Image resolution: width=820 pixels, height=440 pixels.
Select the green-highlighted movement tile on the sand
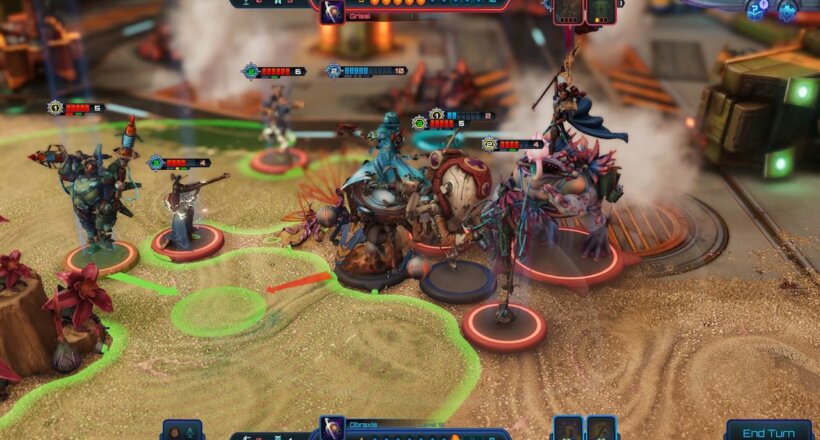point(218,311)
